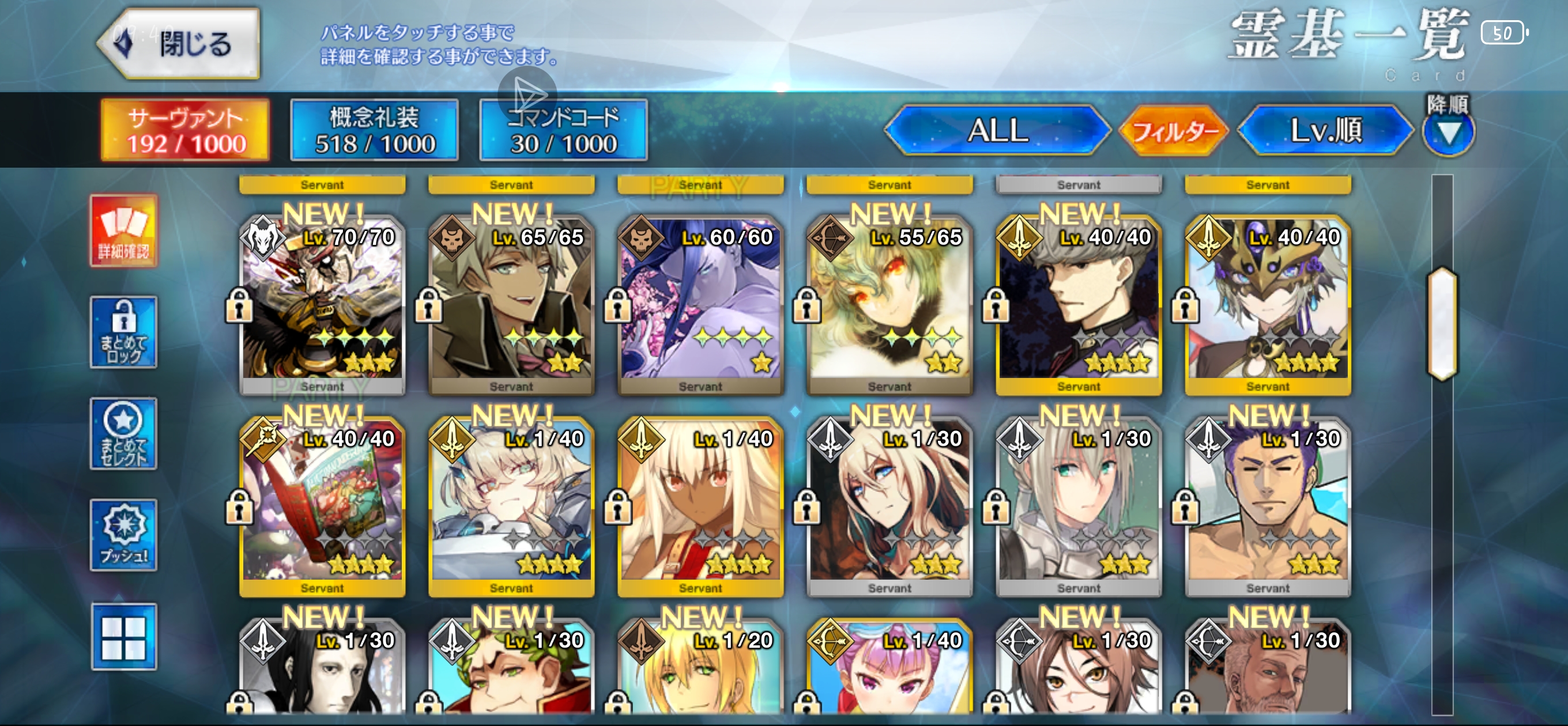Open the プッシュ! button
The width and height of the screenshot is (1568, 726).
click(124, 535)
